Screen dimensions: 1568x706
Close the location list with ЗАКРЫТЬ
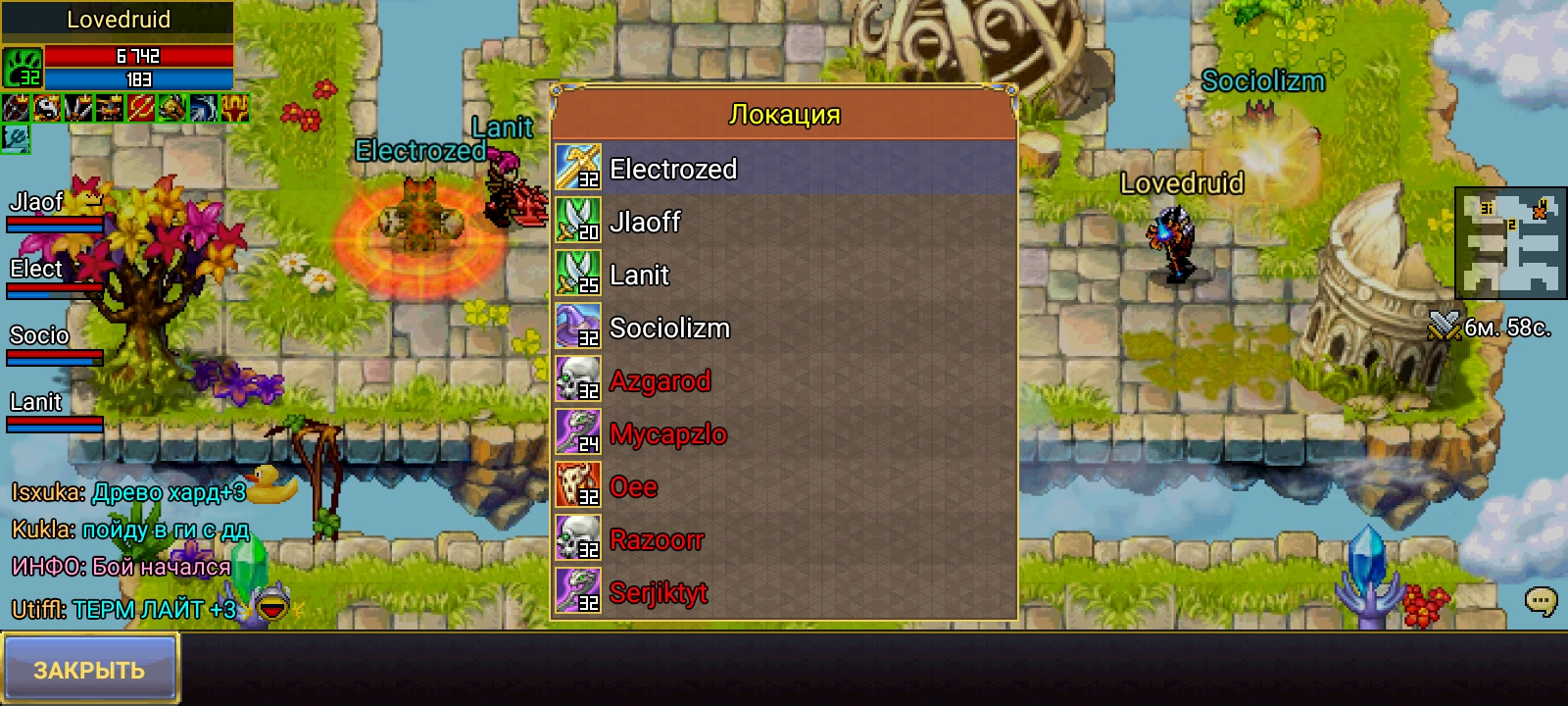click(90, 669)
